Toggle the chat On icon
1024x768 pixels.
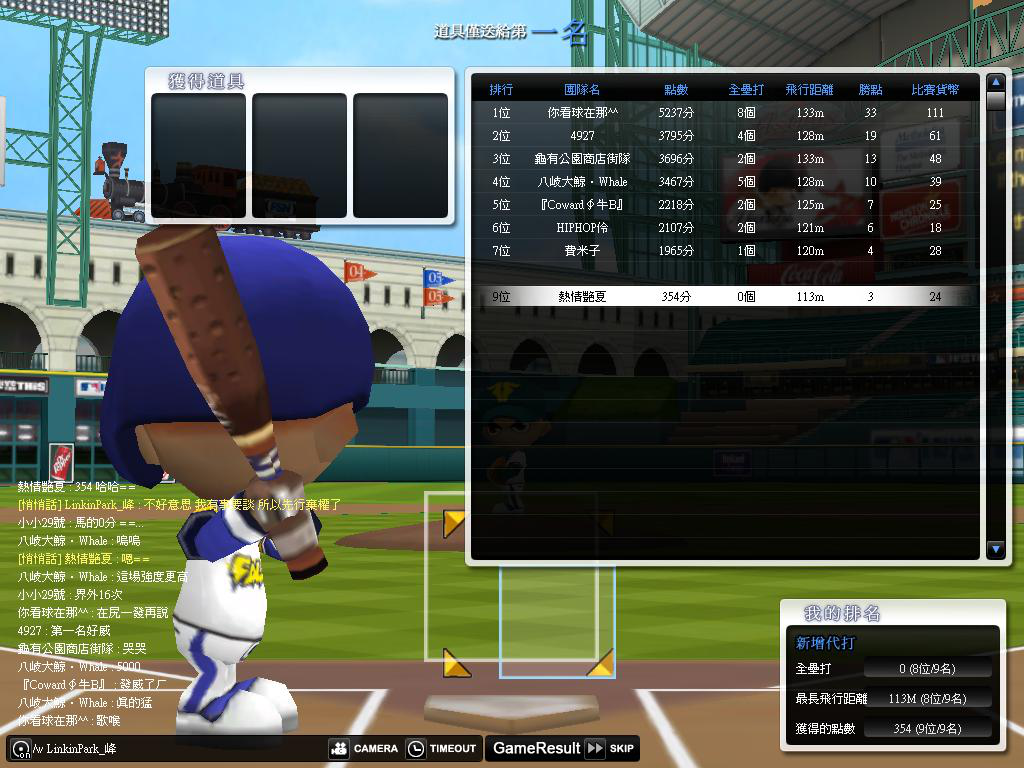click(x=18, y=748)
